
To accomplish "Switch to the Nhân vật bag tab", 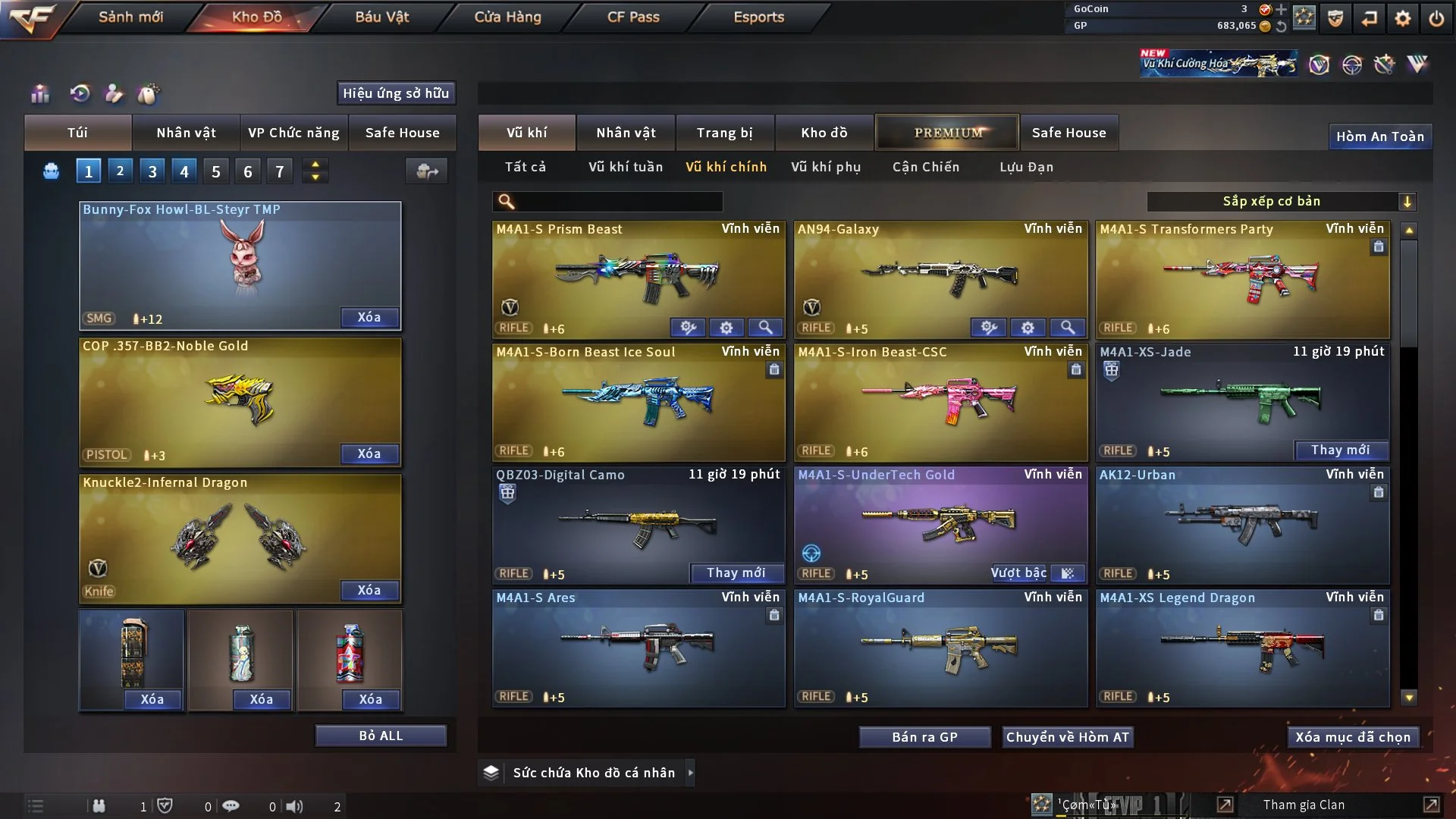I will coord(186,133).
